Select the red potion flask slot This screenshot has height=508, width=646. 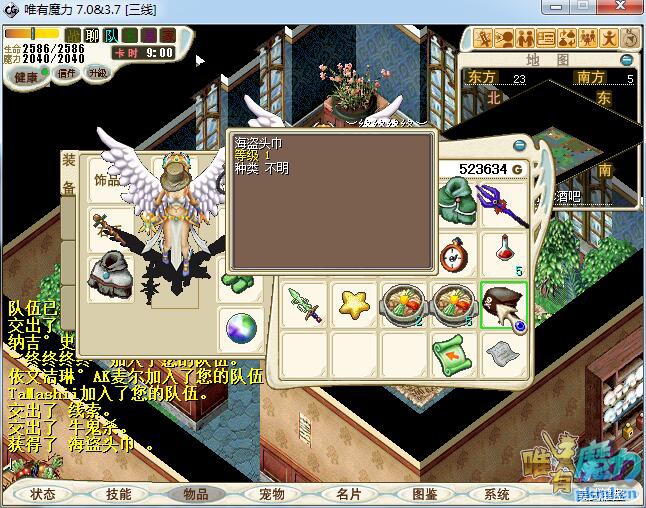tap(503, 253)
